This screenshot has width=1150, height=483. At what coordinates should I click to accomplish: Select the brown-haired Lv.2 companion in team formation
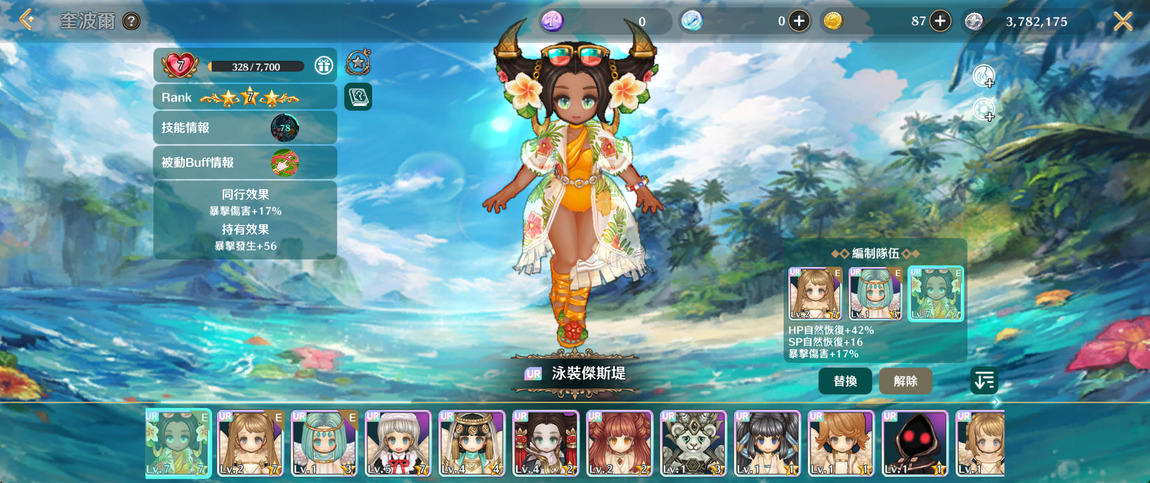(x=816, y=293)
